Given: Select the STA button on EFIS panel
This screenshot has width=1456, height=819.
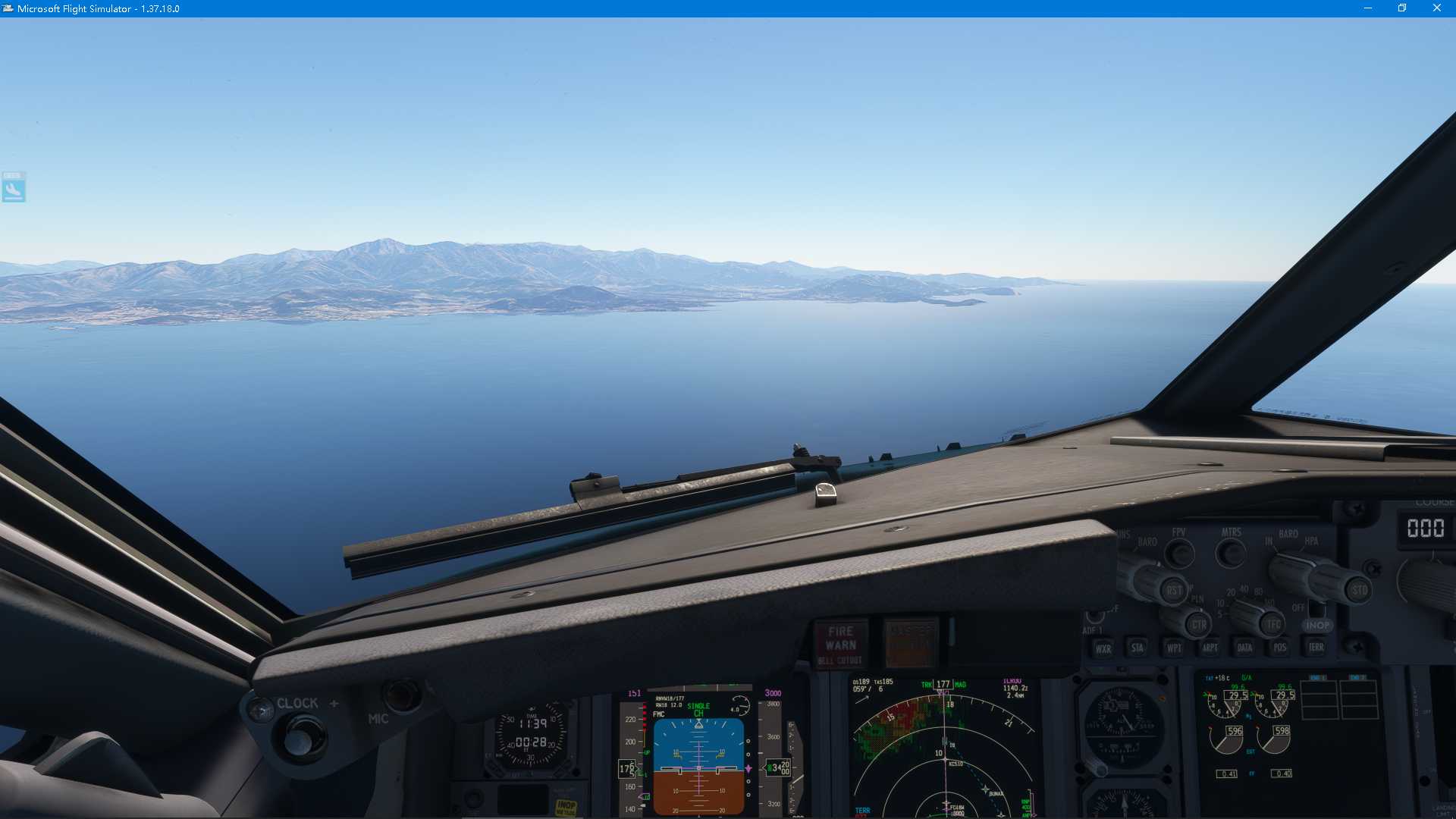Looking at the screenshot, I should coord(1137,648).
